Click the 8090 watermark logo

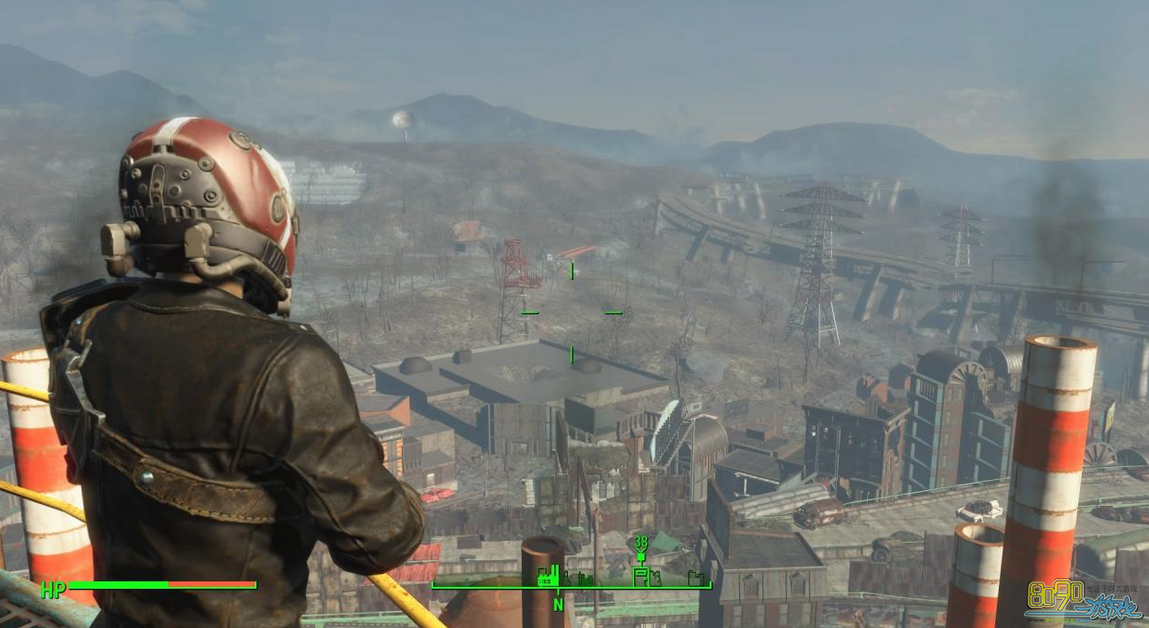[x=1085, y=598]
